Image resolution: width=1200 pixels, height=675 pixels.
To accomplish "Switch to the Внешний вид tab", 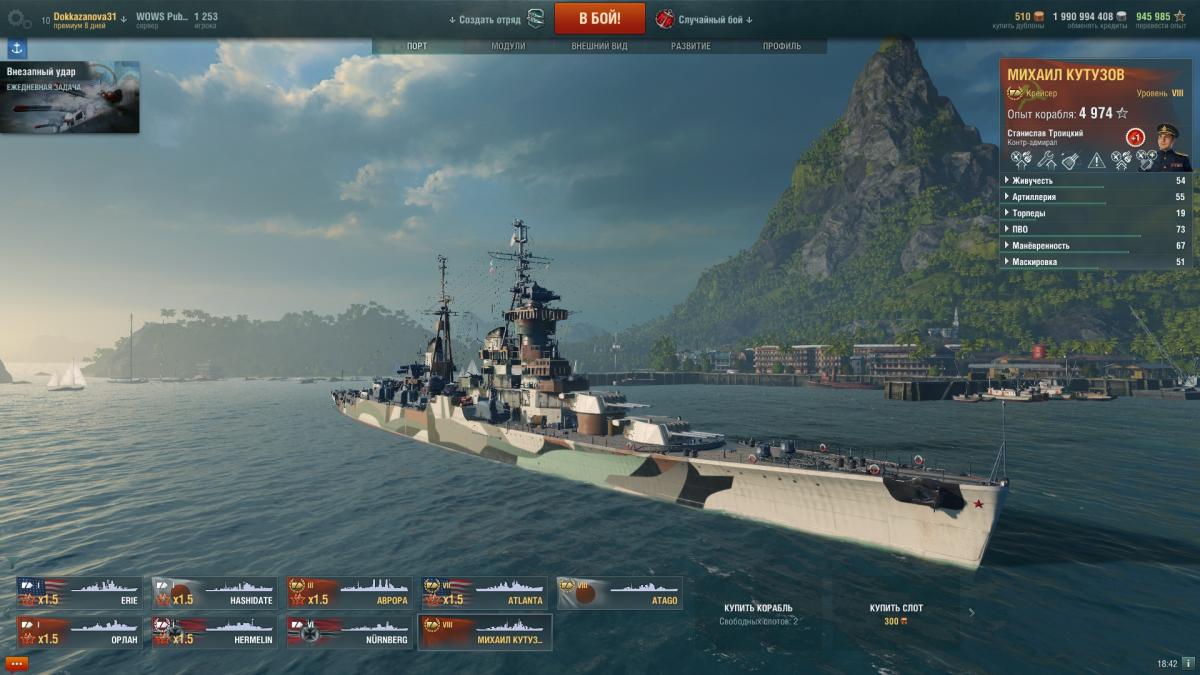I will tap(599, 46).
